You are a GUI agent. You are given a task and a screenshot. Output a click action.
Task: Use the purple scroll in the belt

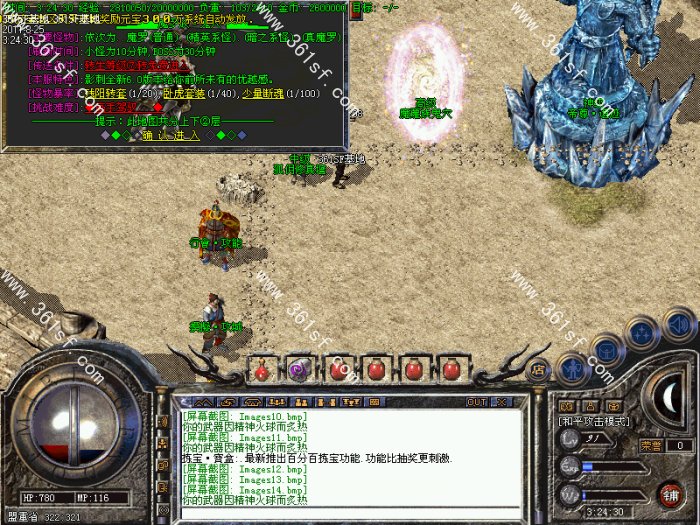point(298,370)
